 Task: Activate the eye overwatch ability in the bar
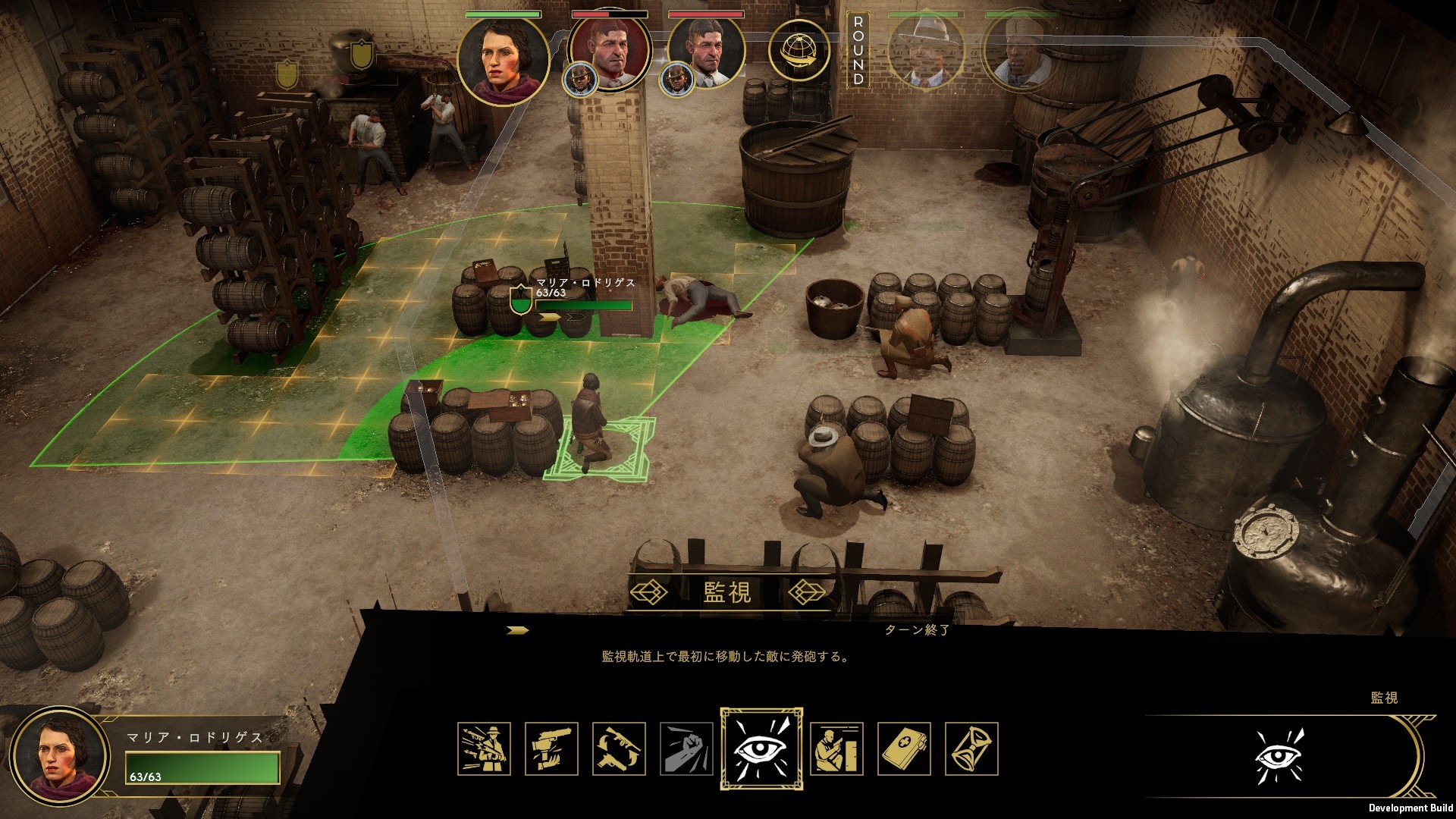click(x=761, y=749)
